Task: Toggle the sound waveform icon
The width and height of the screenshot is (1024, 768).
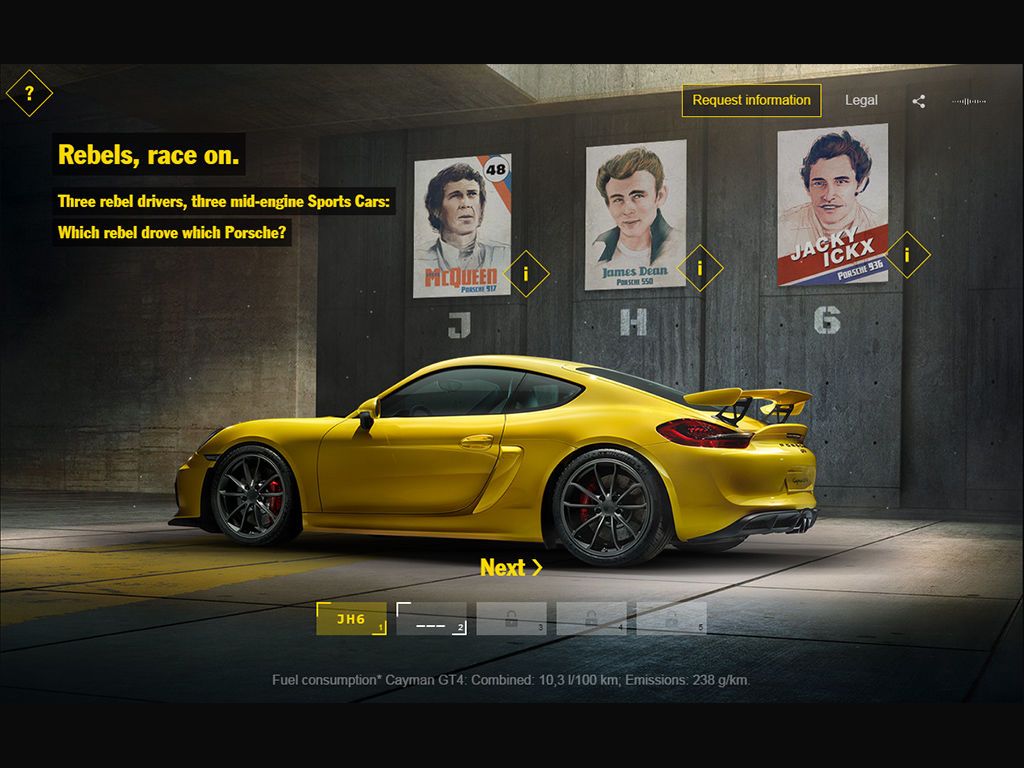Action: (968, 101)
